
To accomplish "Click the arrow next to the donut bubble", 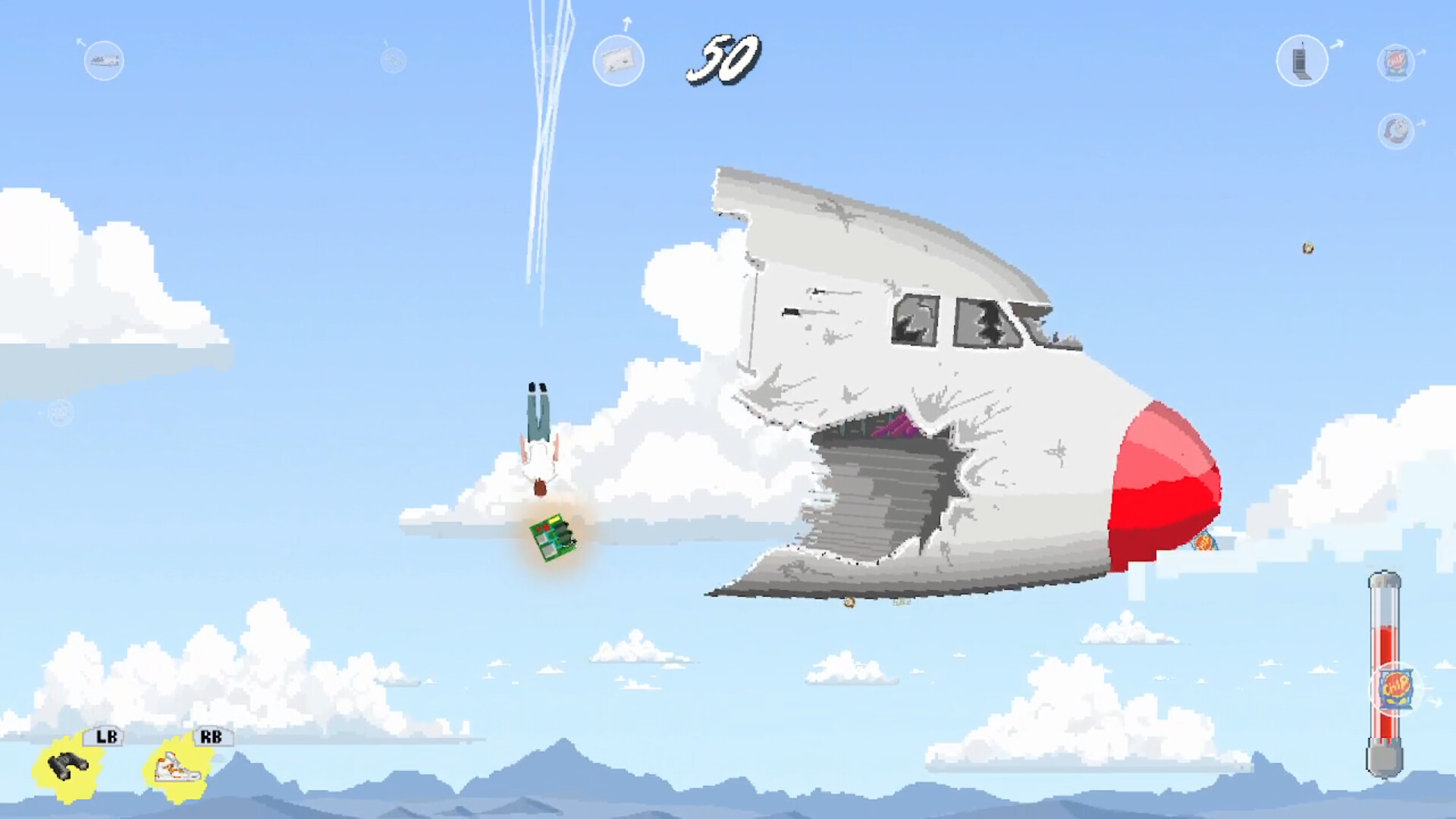I will pyautogui.click(x=1422, y=124).
